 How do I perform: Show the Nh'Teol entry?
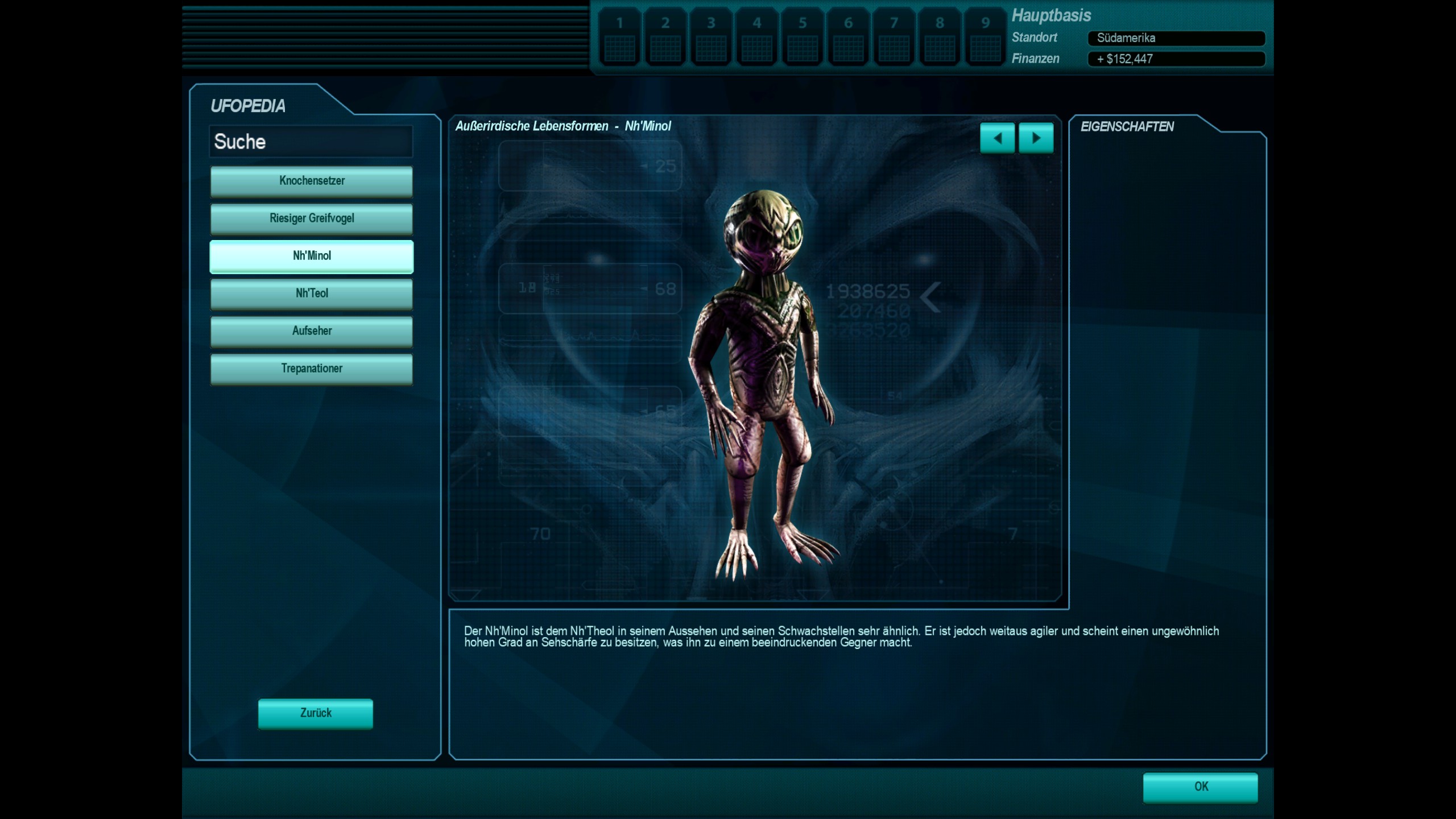point(312,293)
